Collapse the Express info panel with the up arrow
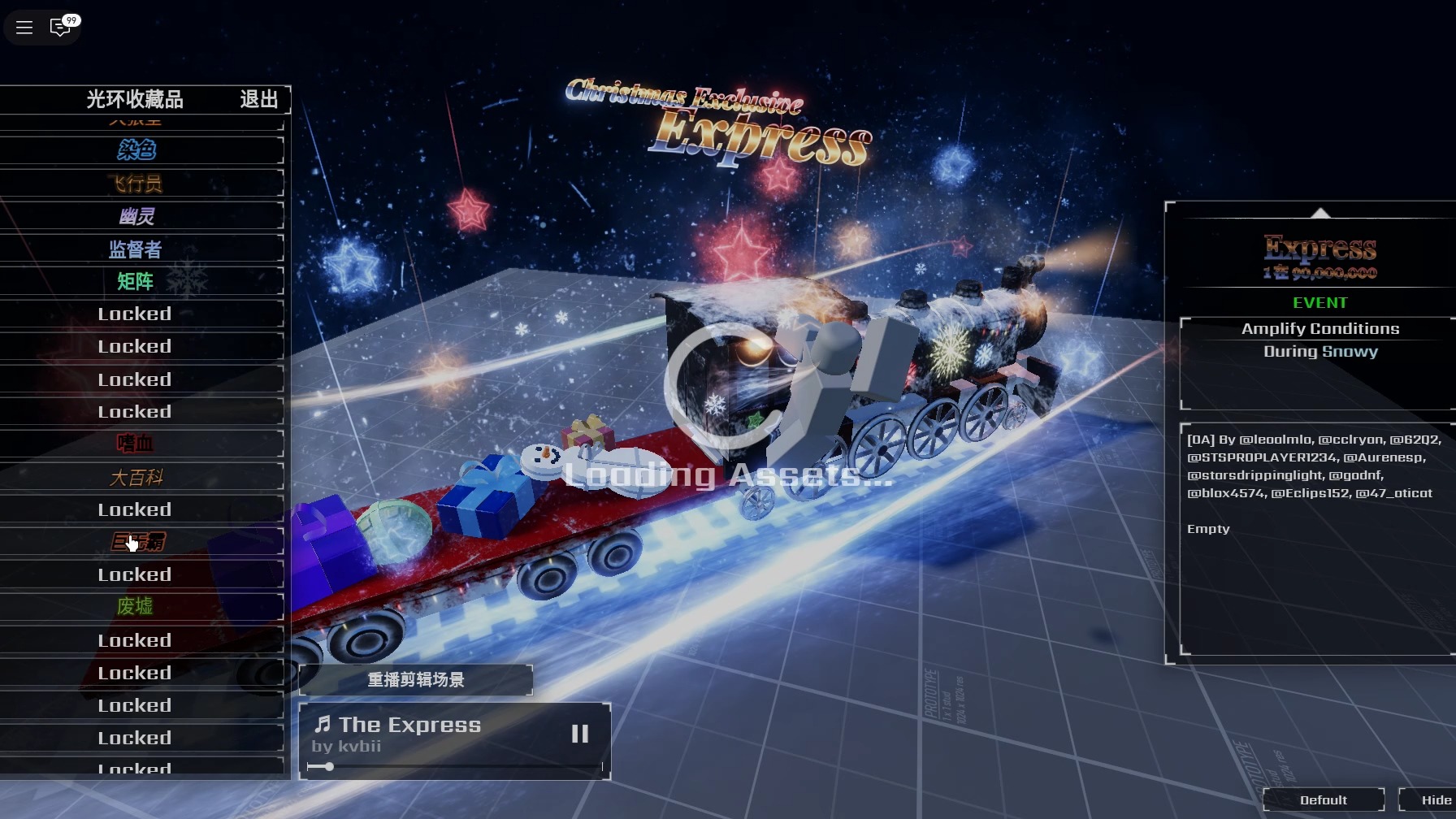Viewport: 1456px width, 819px height. pos(1320,213)
